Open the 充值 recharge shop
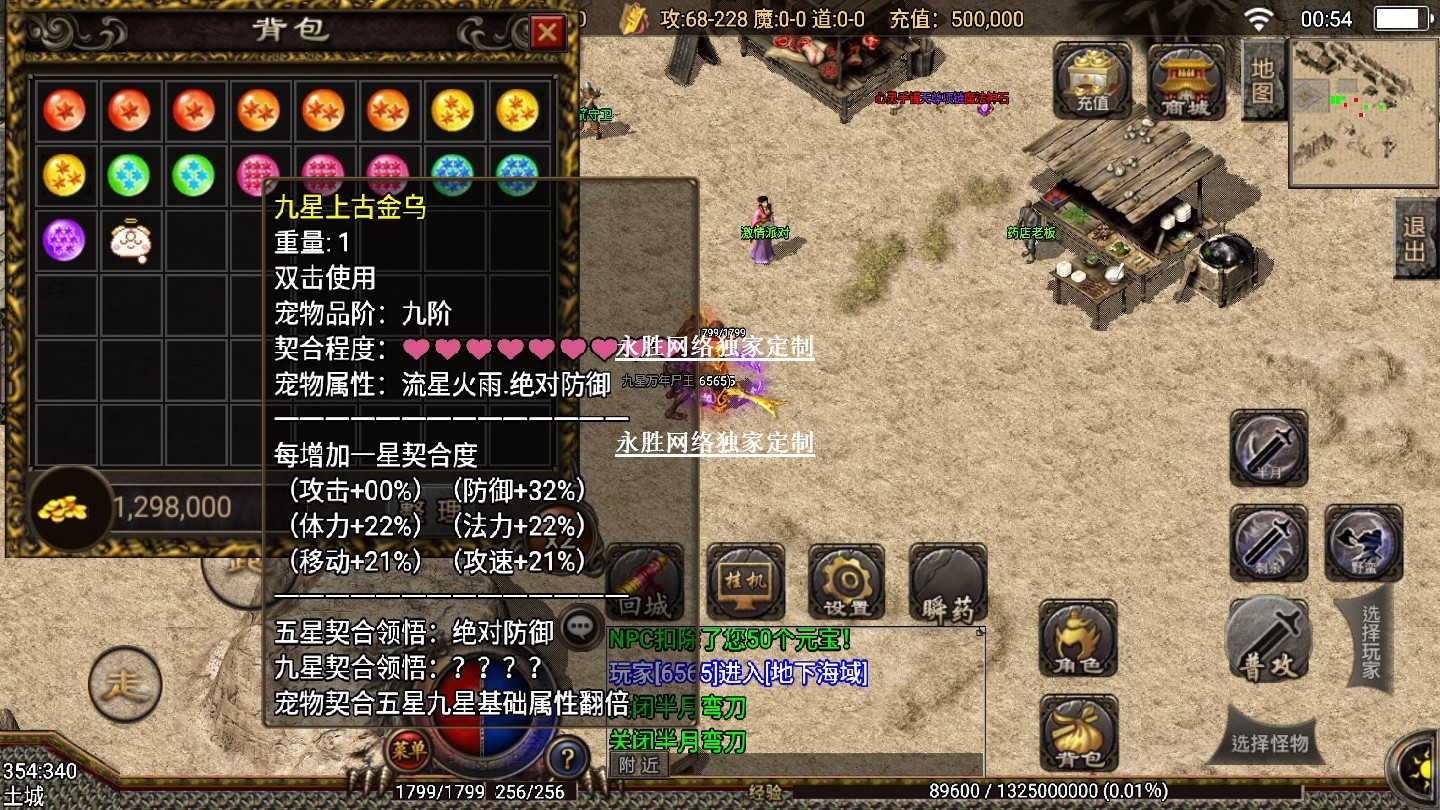Viewport: 1440px width, 810px height. (x=1092, y=79)
